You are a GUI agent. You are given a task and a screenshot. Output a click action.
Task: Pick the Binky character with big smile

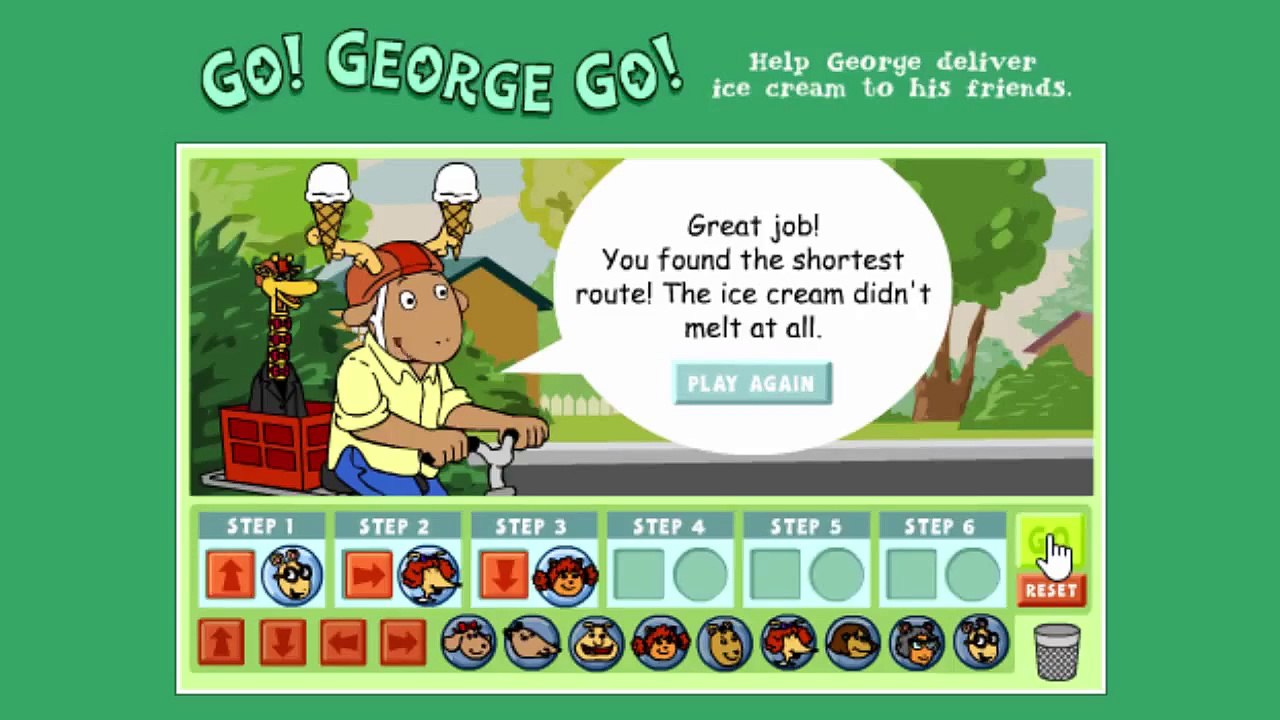(597, 645)
